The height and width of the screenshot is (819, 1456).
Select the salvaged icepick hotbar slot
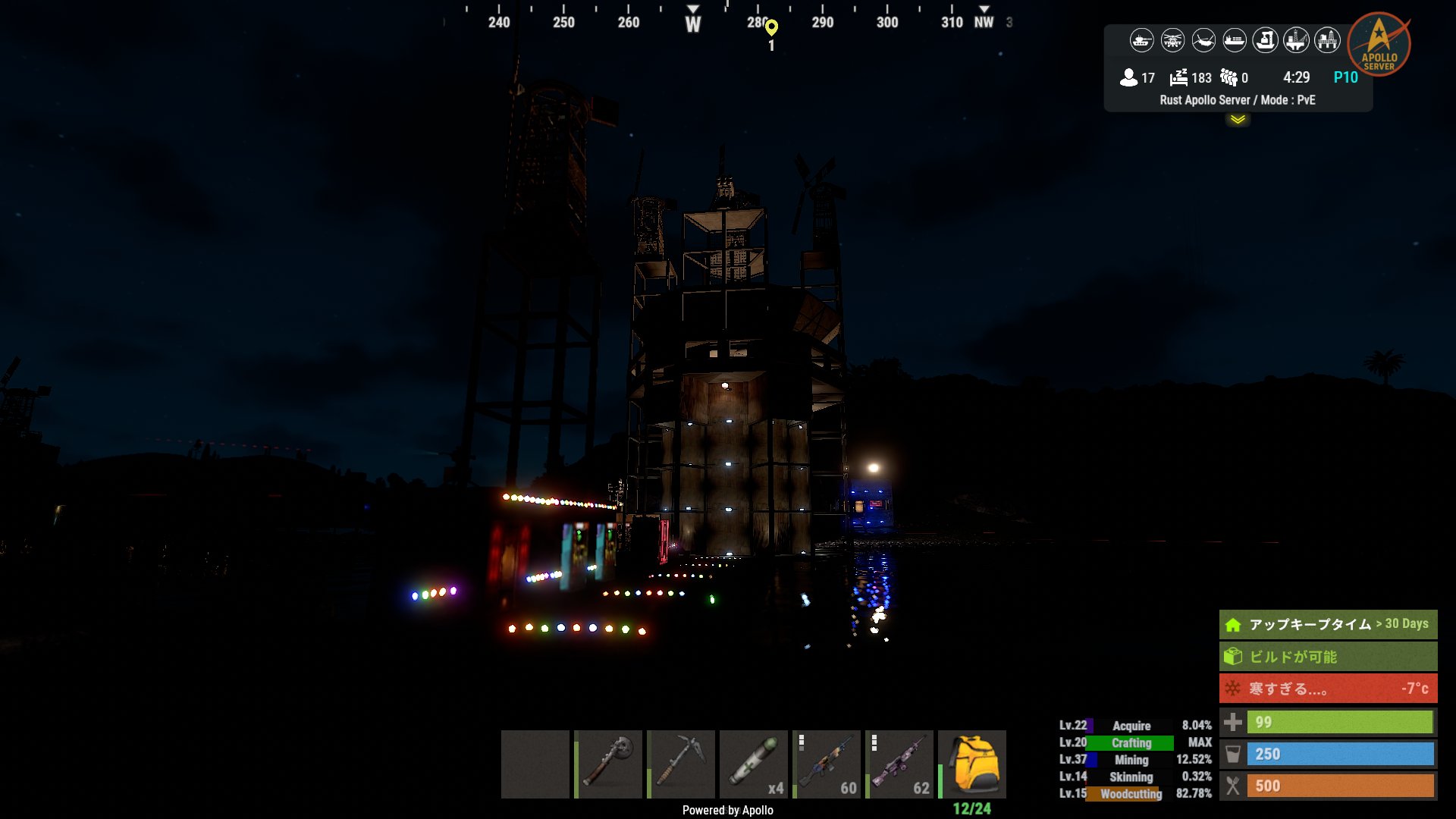click(x=681, y=764)
